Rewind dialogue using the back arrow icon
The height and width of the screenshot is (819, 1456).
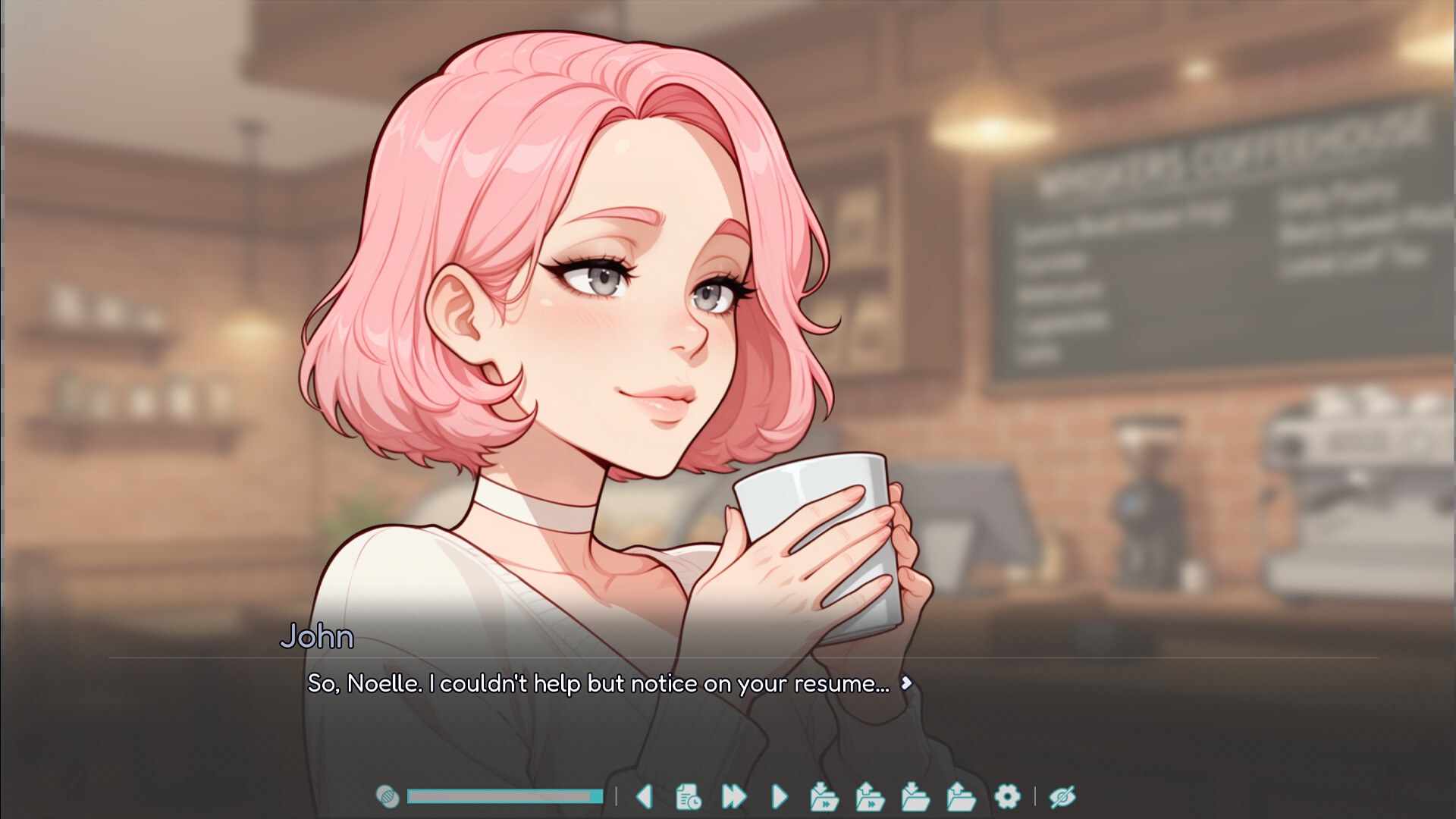[645, 796]
